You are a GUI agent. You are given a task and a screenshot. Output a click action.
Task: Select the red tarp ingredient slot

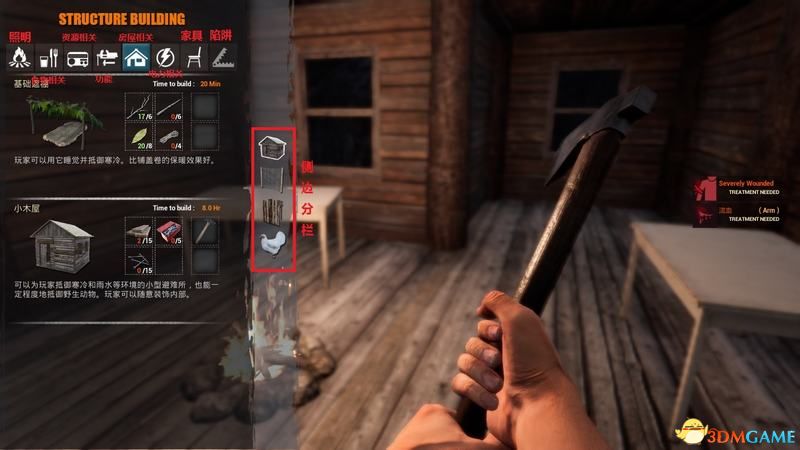tap(172, 232)
